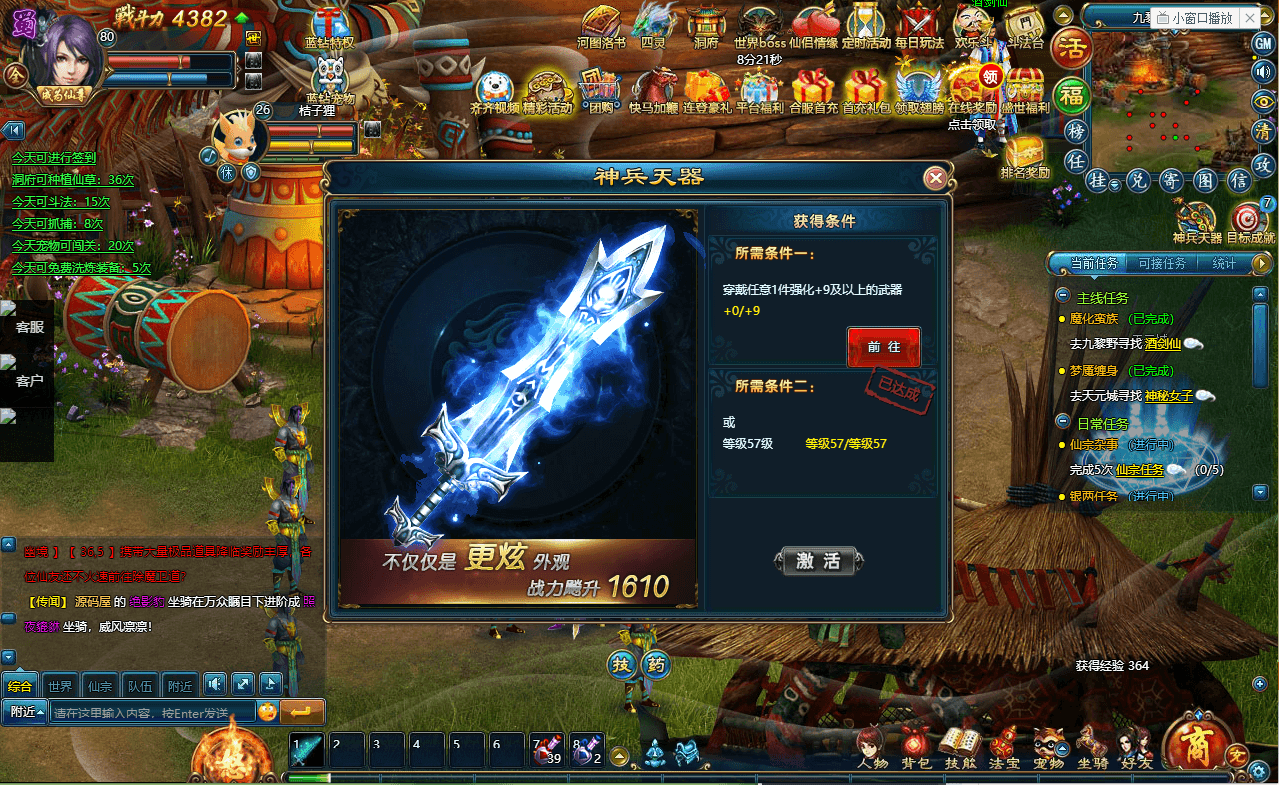This screenshot has width=1279, height=785.
Task: Click the 今天可进行签到 daily sign-in link
Action: pos(54,158)
